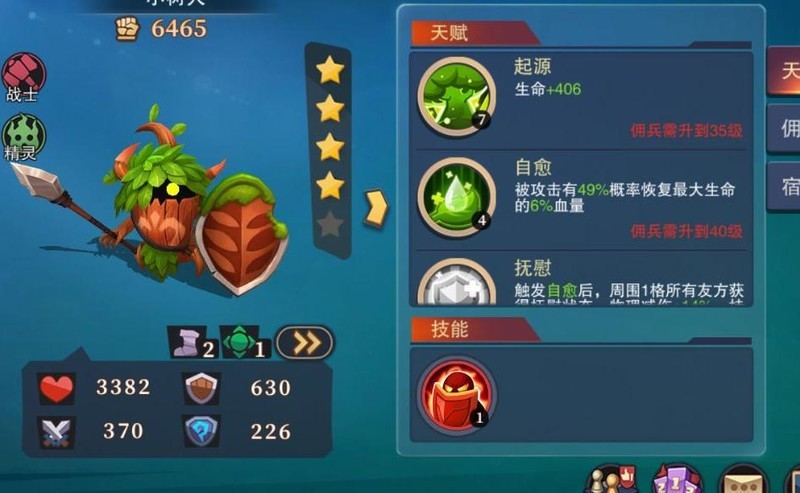This screenshot has width=800, height=493.
Task: Open the purple ranking podium icon
Action: [678, 479]
